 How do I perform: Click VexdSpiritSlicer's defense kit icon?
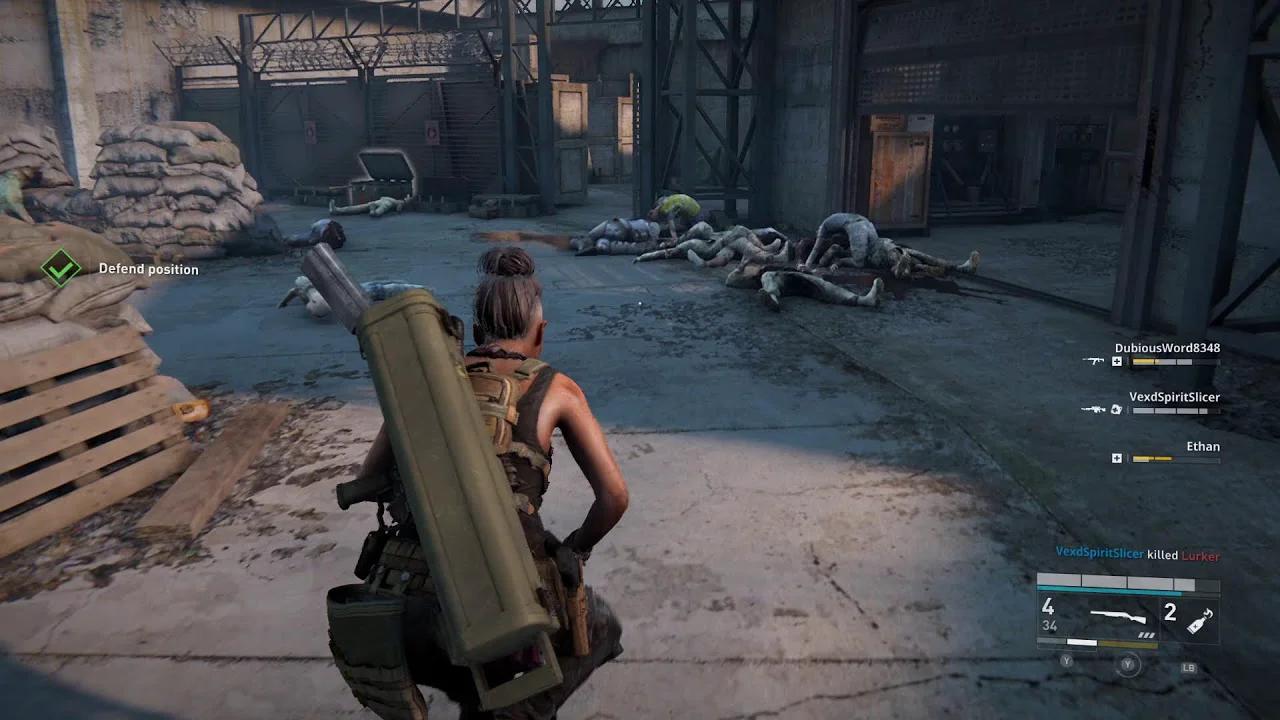(x=1116, y=410)
